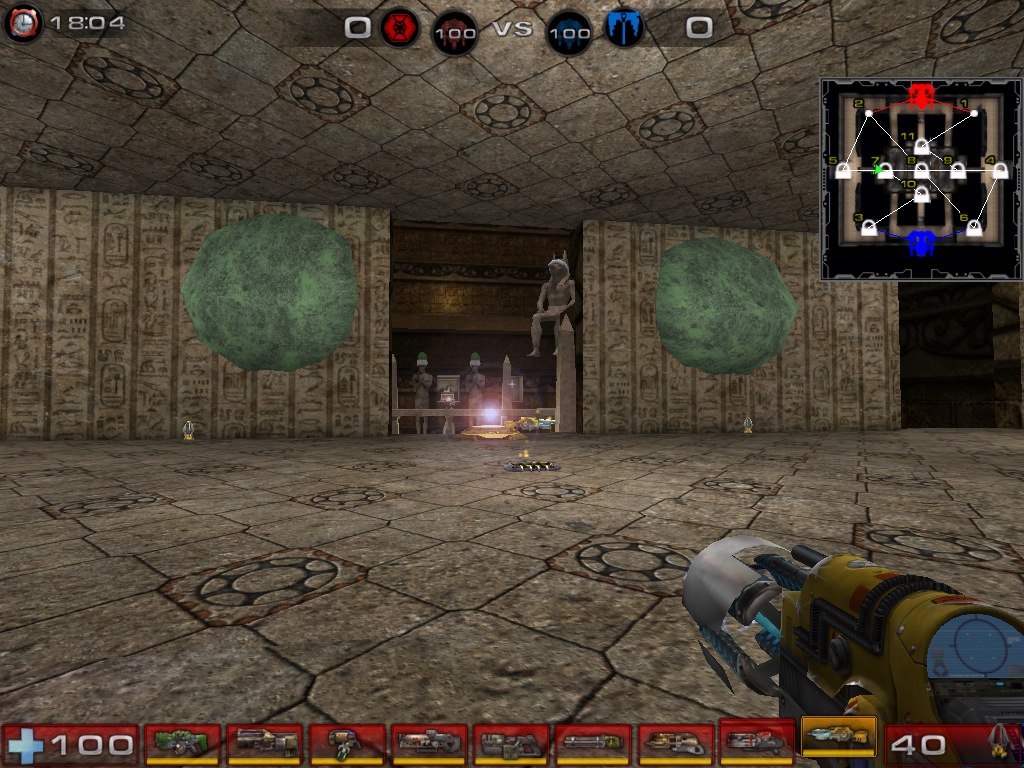
Task: Click power node 2 on the minimap
Action: pyautogui.click(x=869, y=114)
